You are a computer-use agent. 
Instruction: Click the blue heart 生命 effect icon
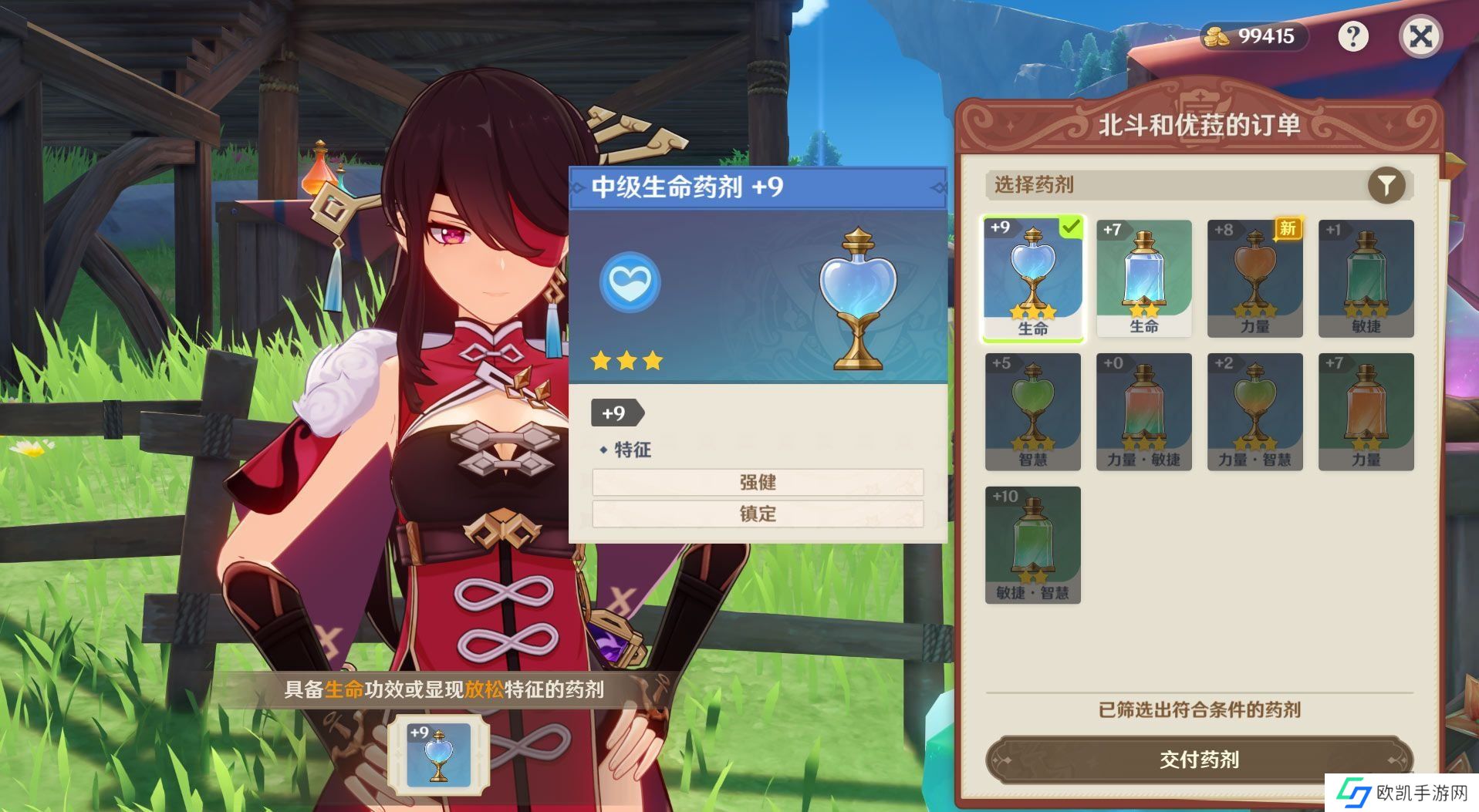(x=630, y=282)
